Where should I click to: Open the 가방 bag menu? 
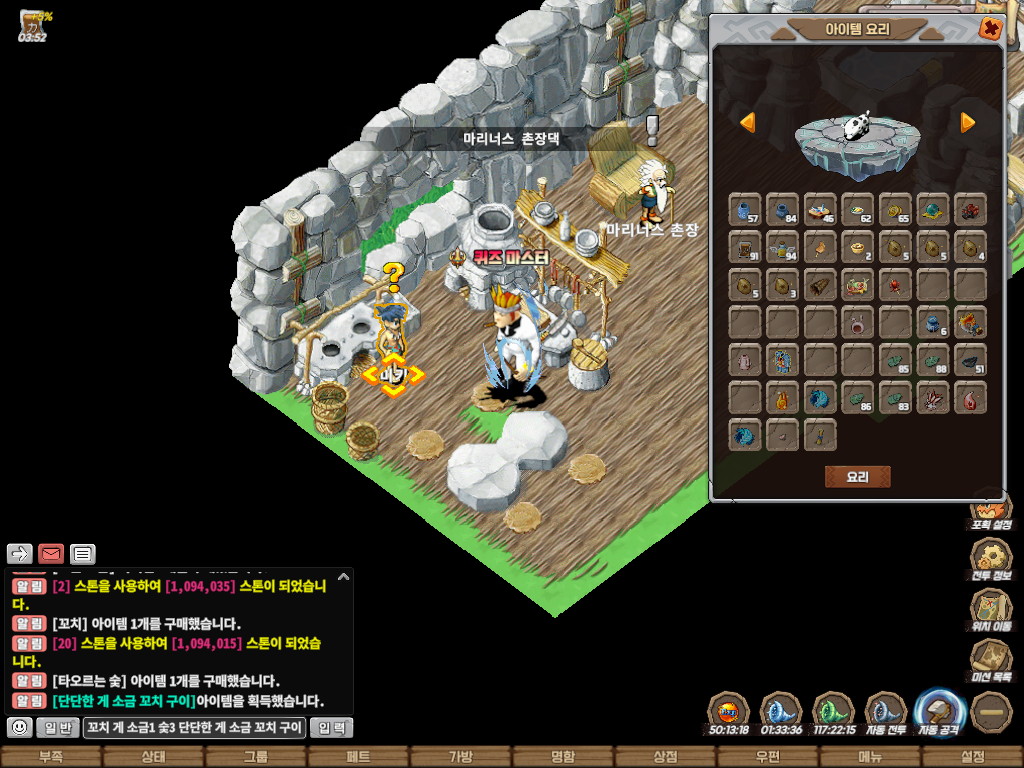click(x=460, y=757)
